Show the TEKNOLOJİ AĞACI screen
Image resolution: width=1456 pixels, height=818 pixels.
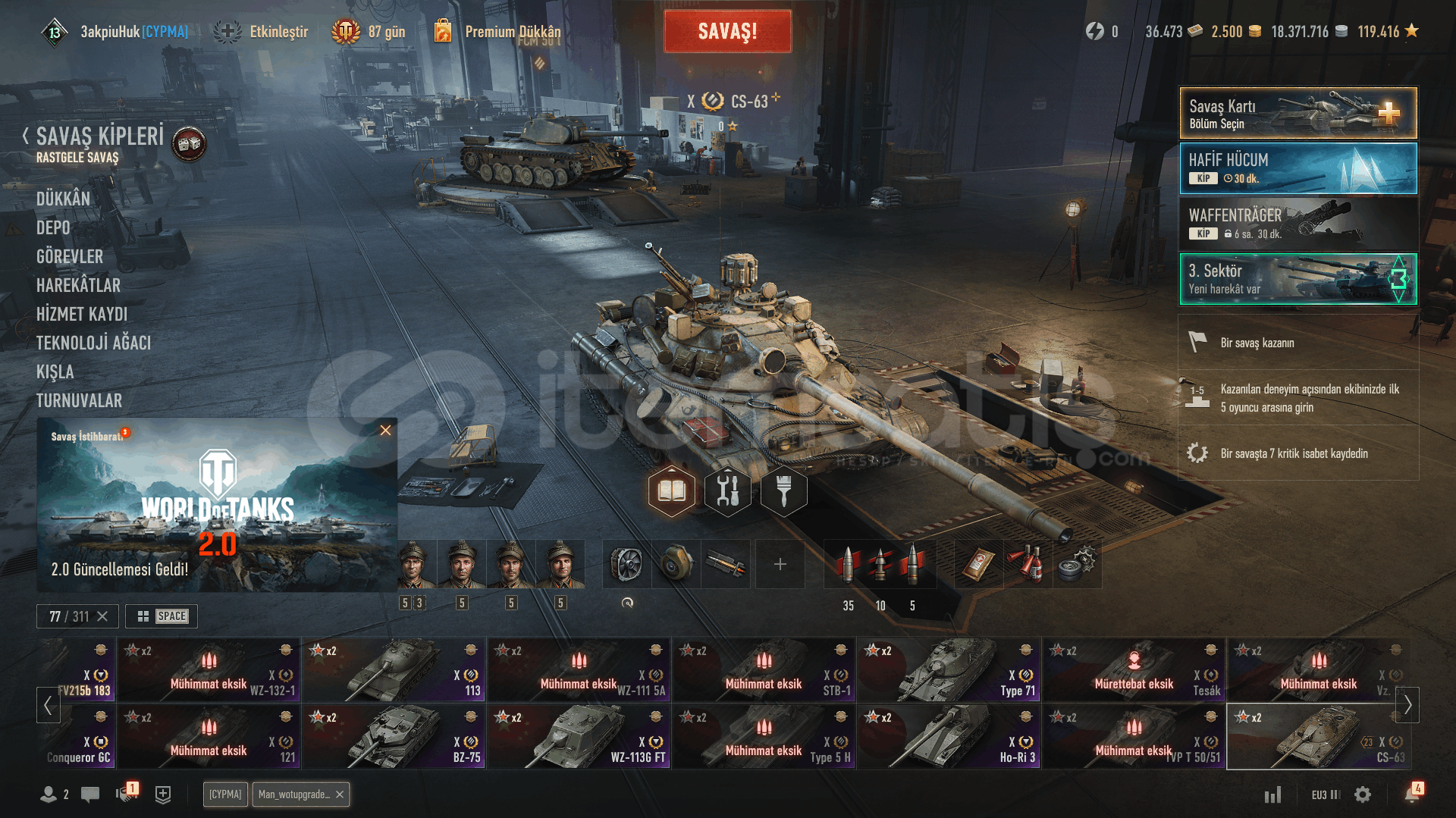point(93,343)
